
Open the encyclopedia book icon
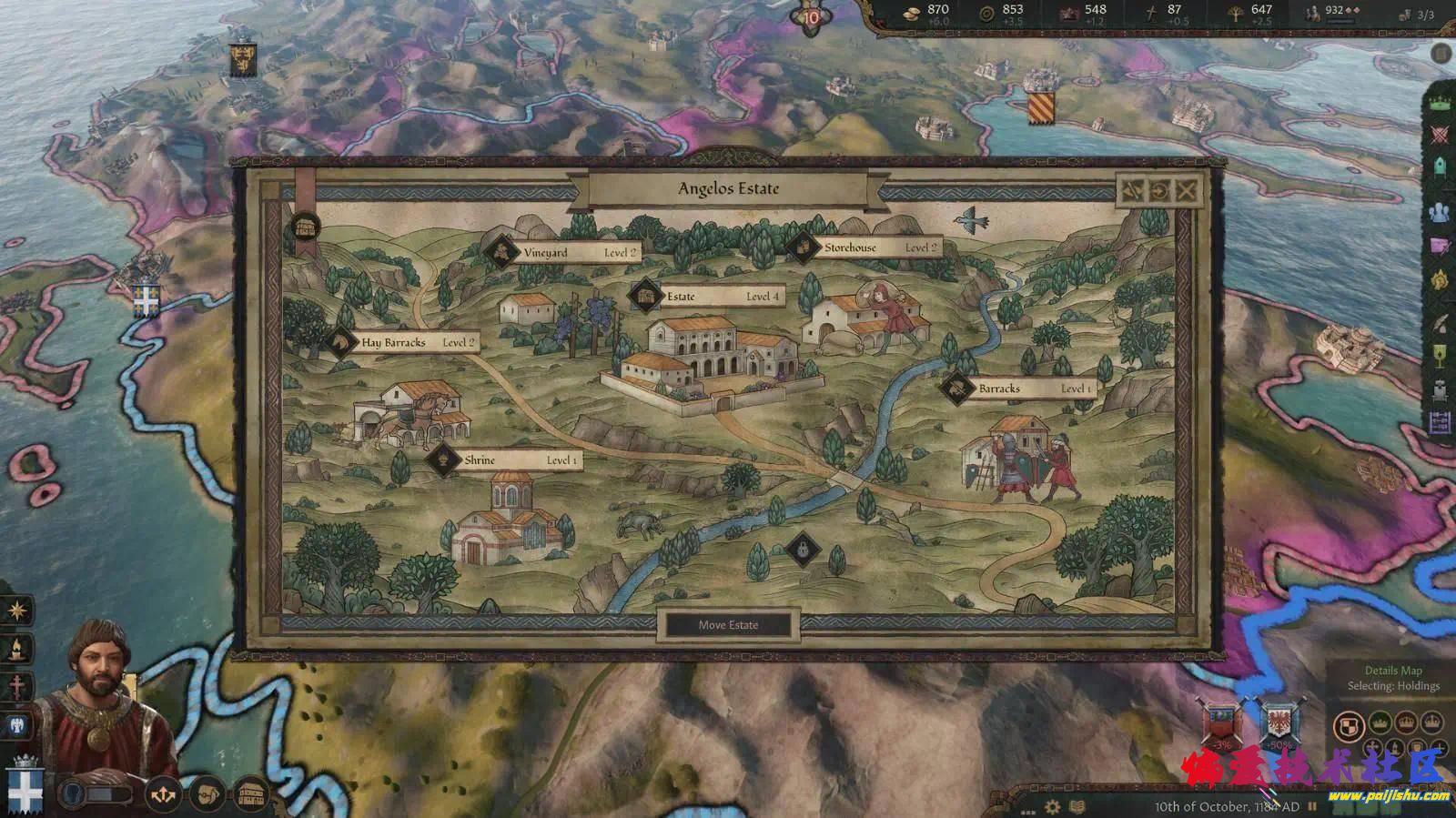[x=1077, y=806]
